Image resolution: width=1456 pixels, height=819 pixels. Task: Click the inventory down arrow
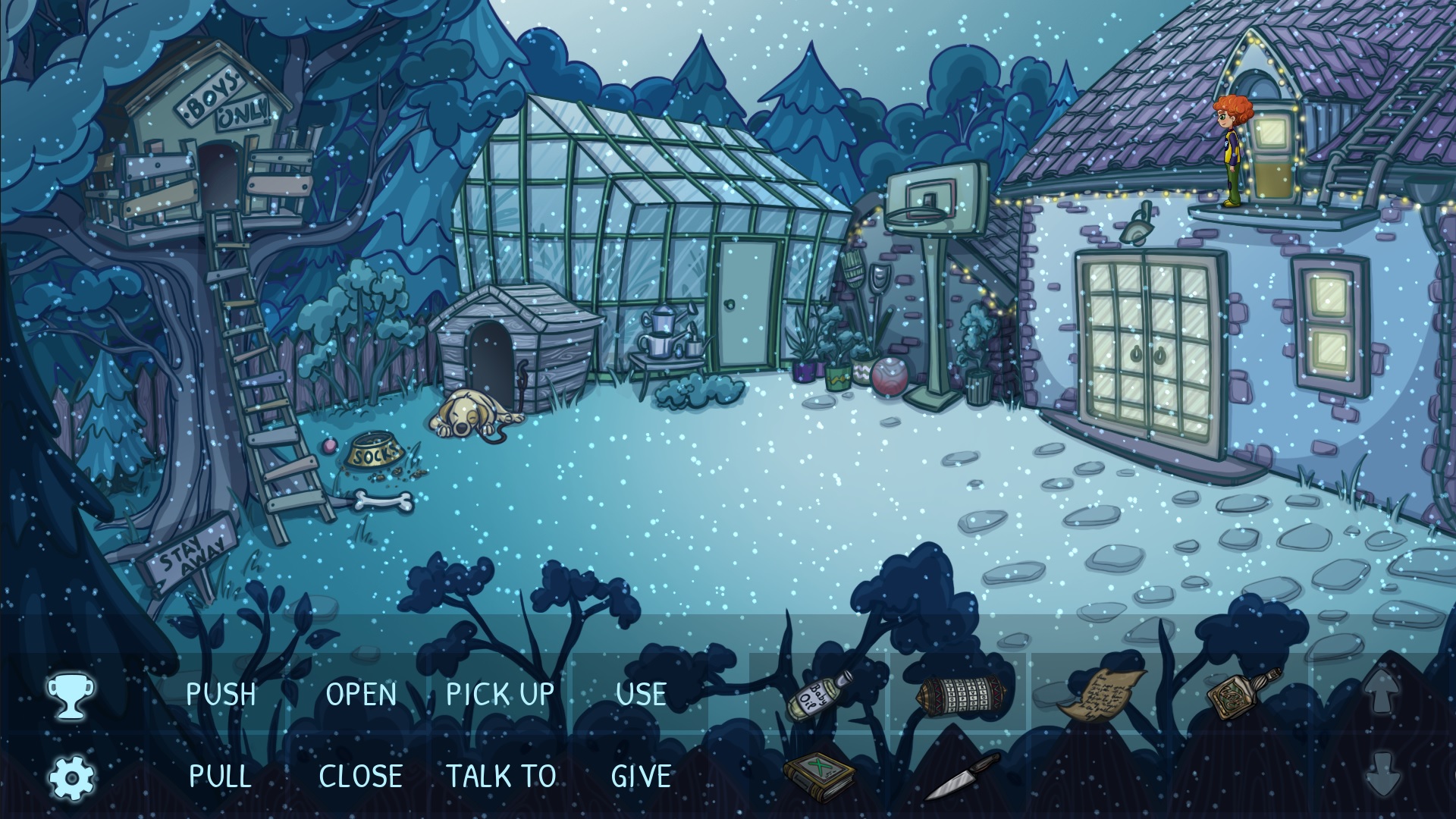1382,773
